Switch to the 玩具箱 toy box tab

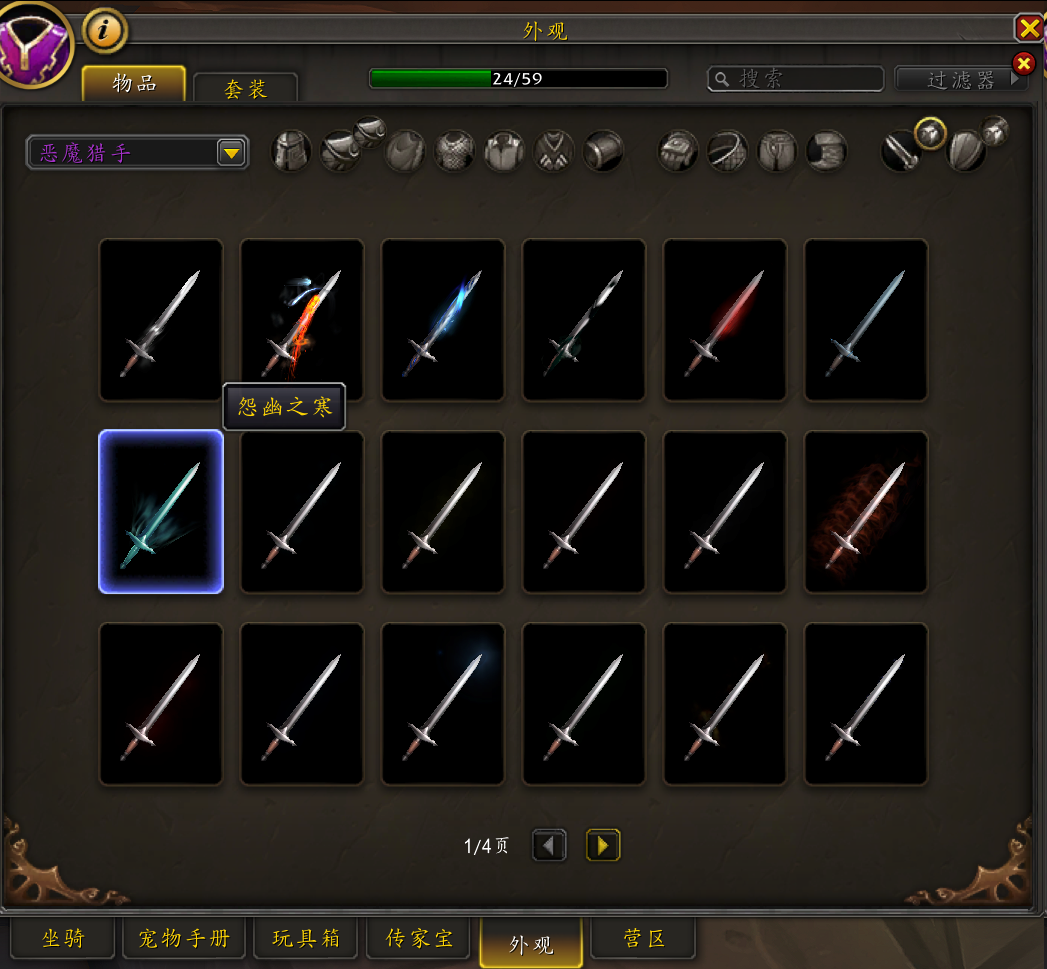[306, 939]
